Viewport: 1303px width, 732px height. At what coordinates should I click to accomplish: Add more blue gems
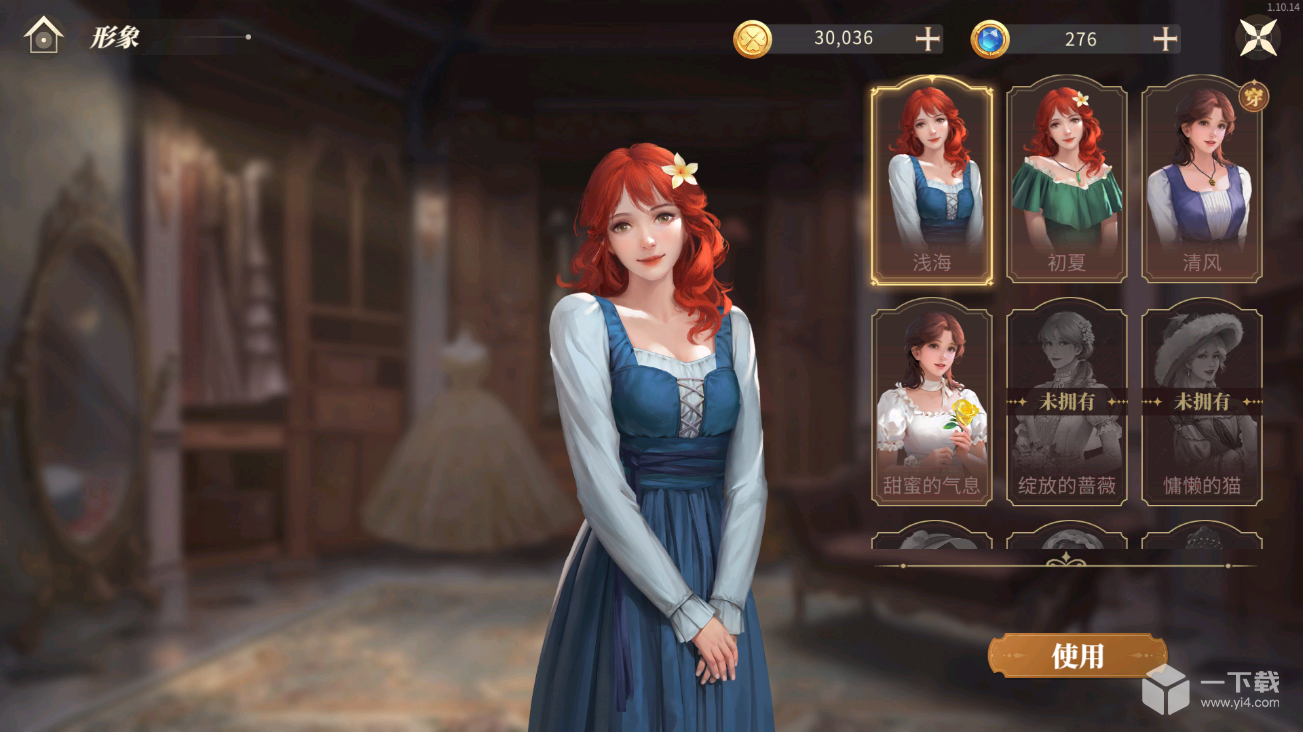(1165, 39)
